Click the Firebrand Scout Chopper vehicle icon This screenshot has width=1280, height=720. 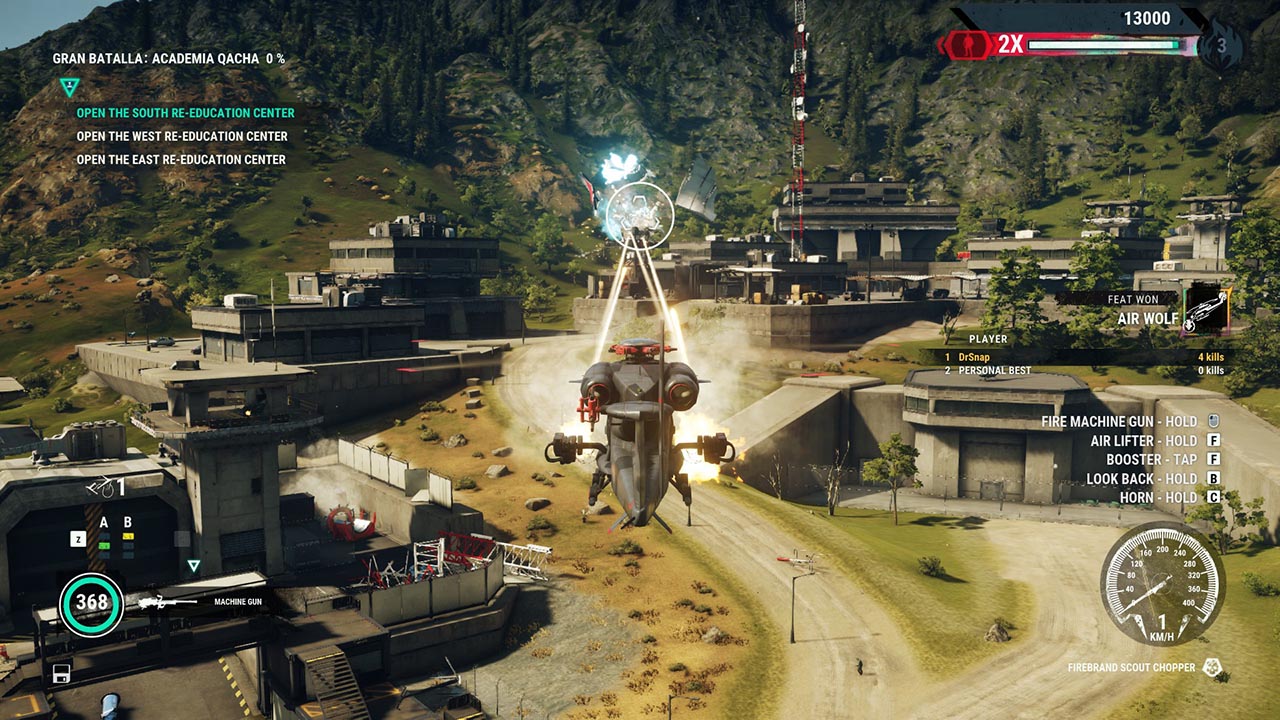(x=1212, y=667)
